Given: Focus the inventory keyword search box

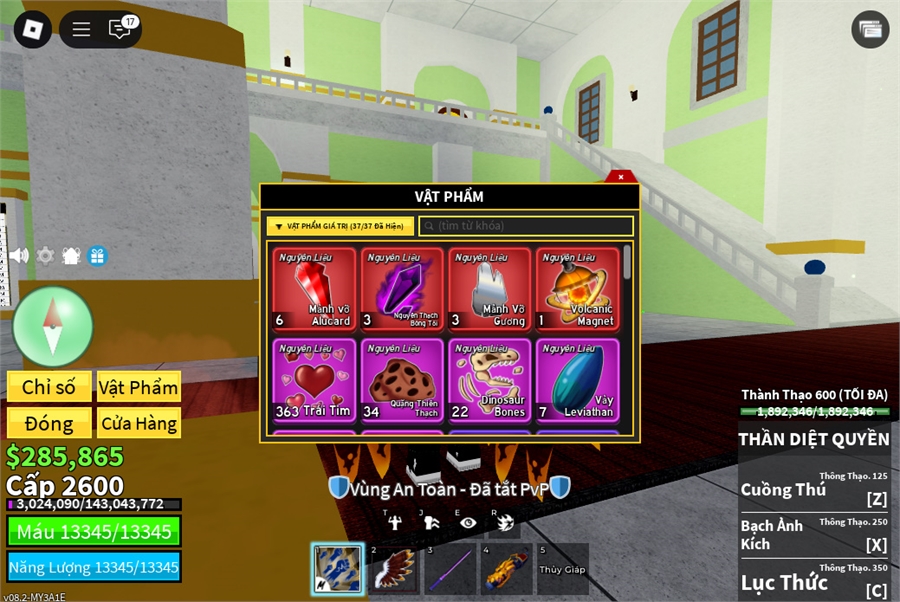Looking at the screenshot, I should [526, 227].
